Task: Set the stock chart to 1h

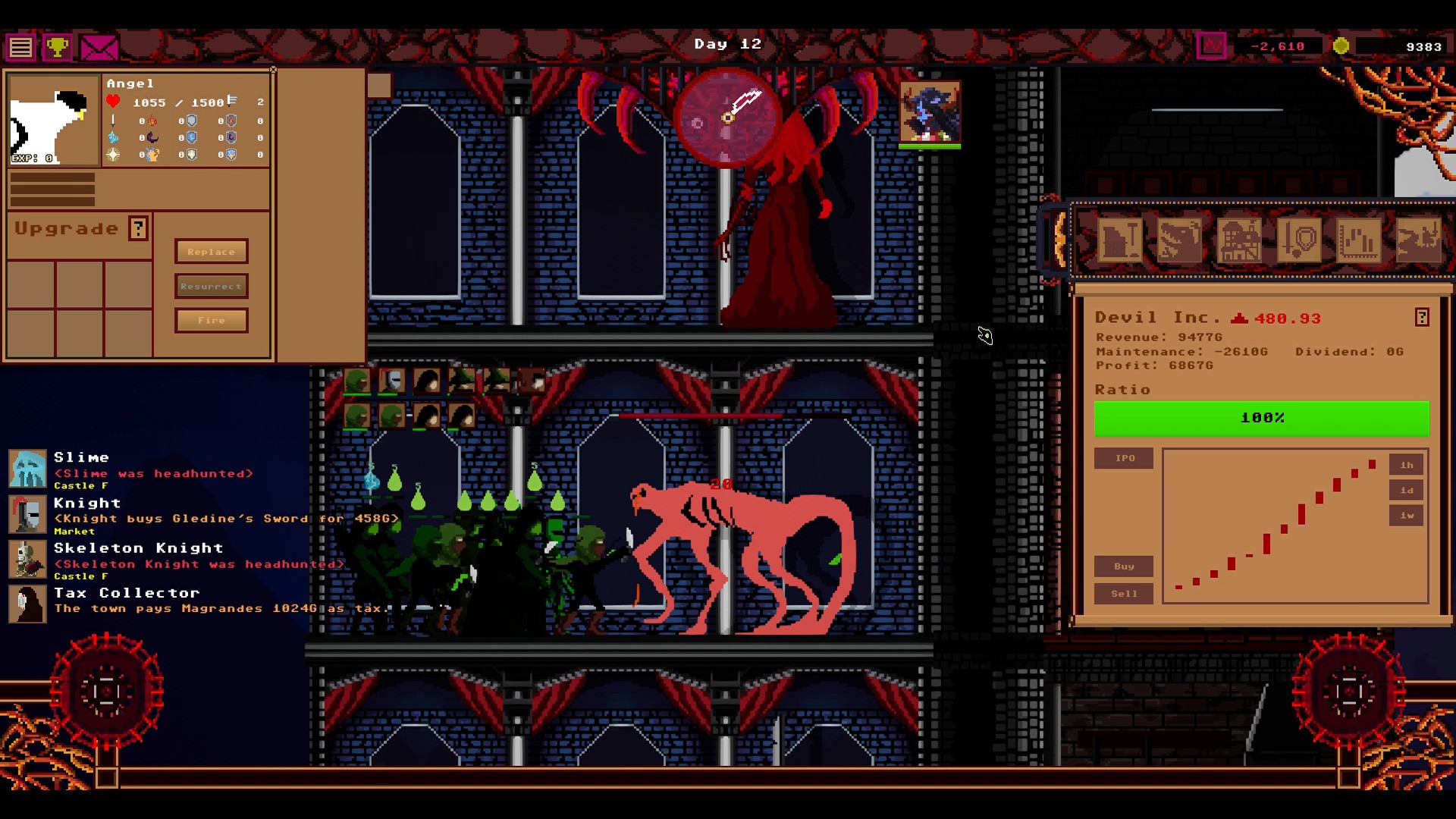Action: click(x=1407, y=465)
